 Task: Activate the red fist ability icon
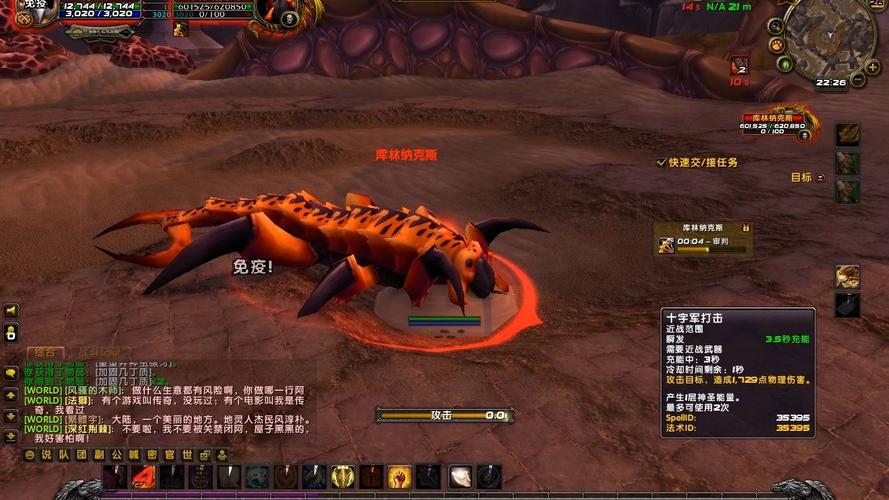(400, 477)
